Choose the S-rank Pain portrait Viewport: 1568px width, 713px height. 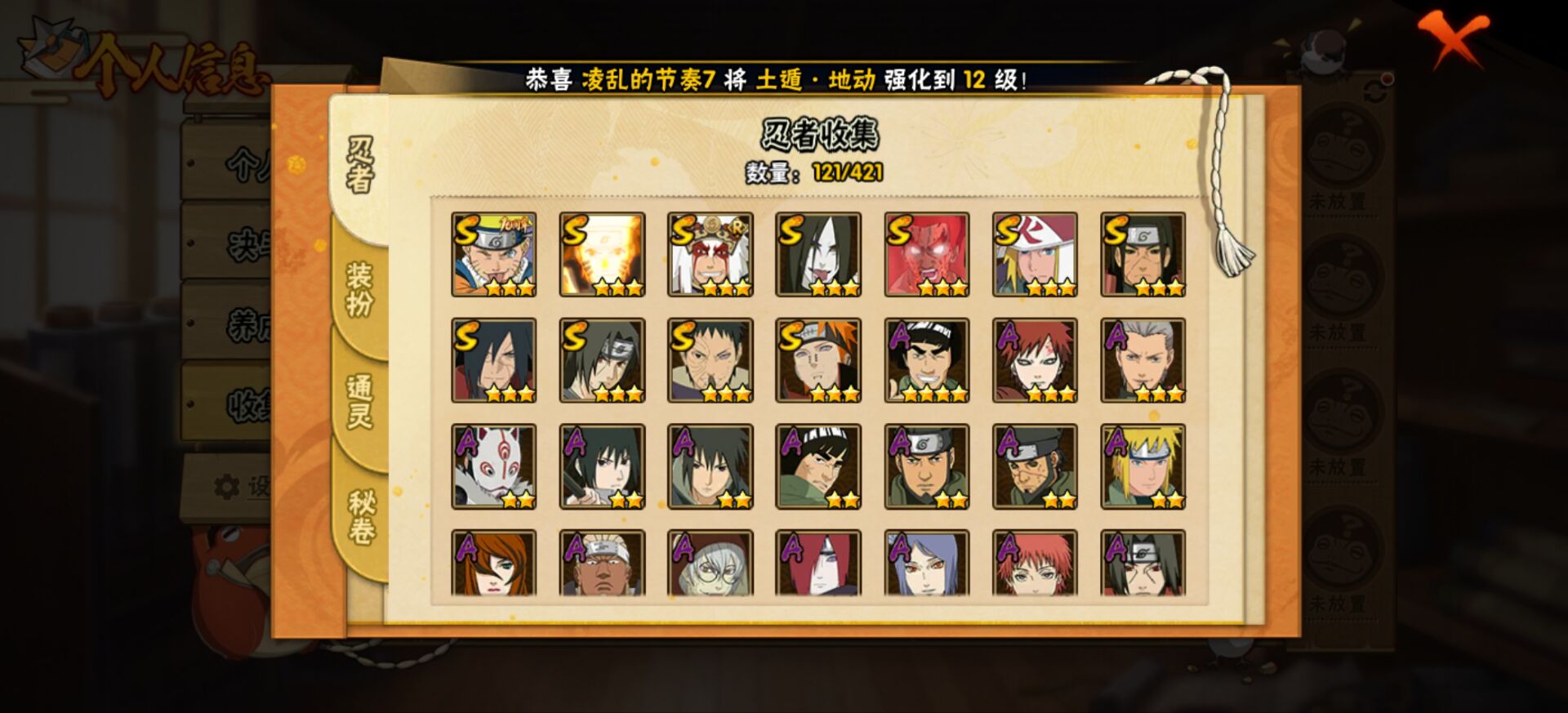point(818,360)
